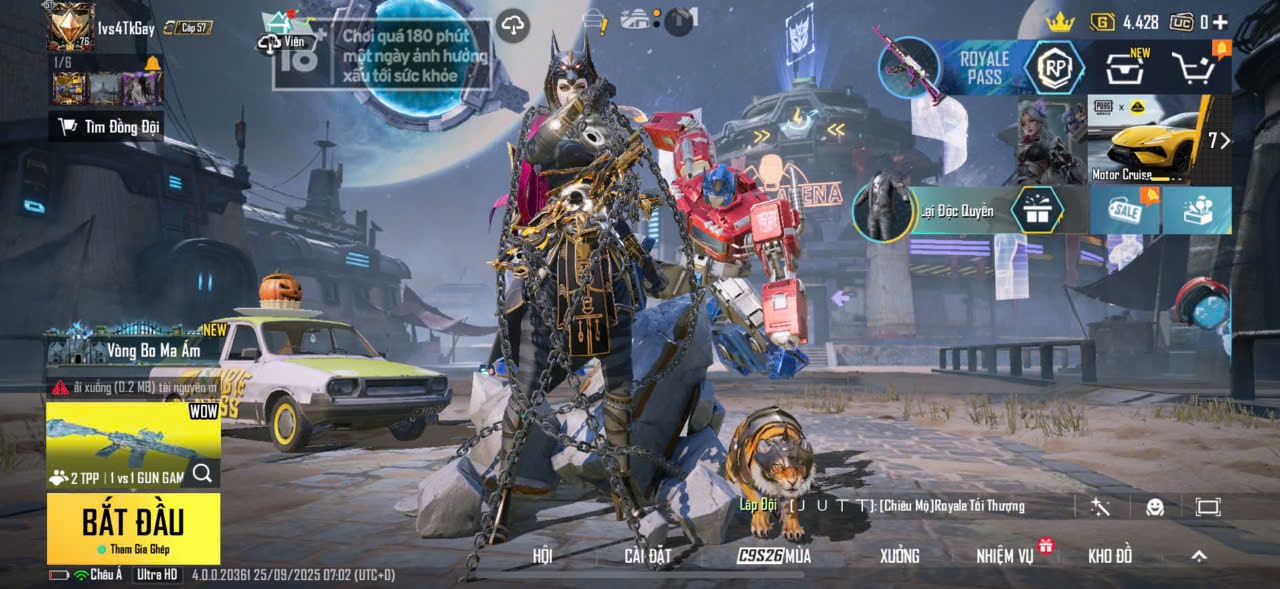Open CÀI ĐẶT settings
The image size is (1280, 589).
[x=647, y=556]
